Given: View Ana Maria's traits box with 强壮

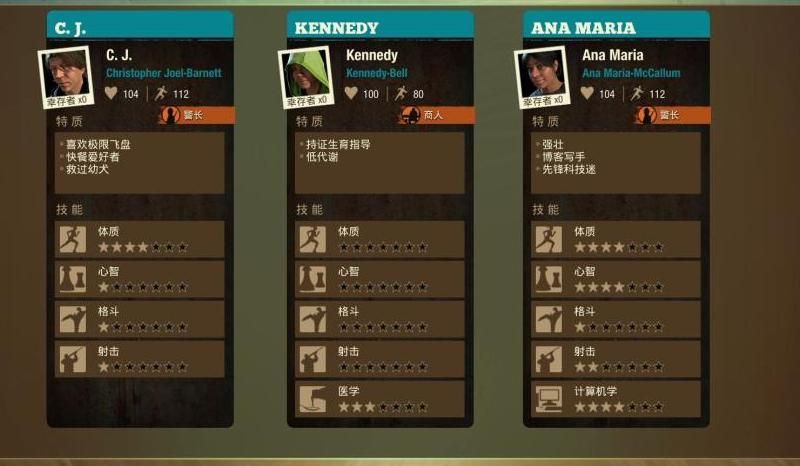Looking at the screenshot, I should [x=616, y=163].
